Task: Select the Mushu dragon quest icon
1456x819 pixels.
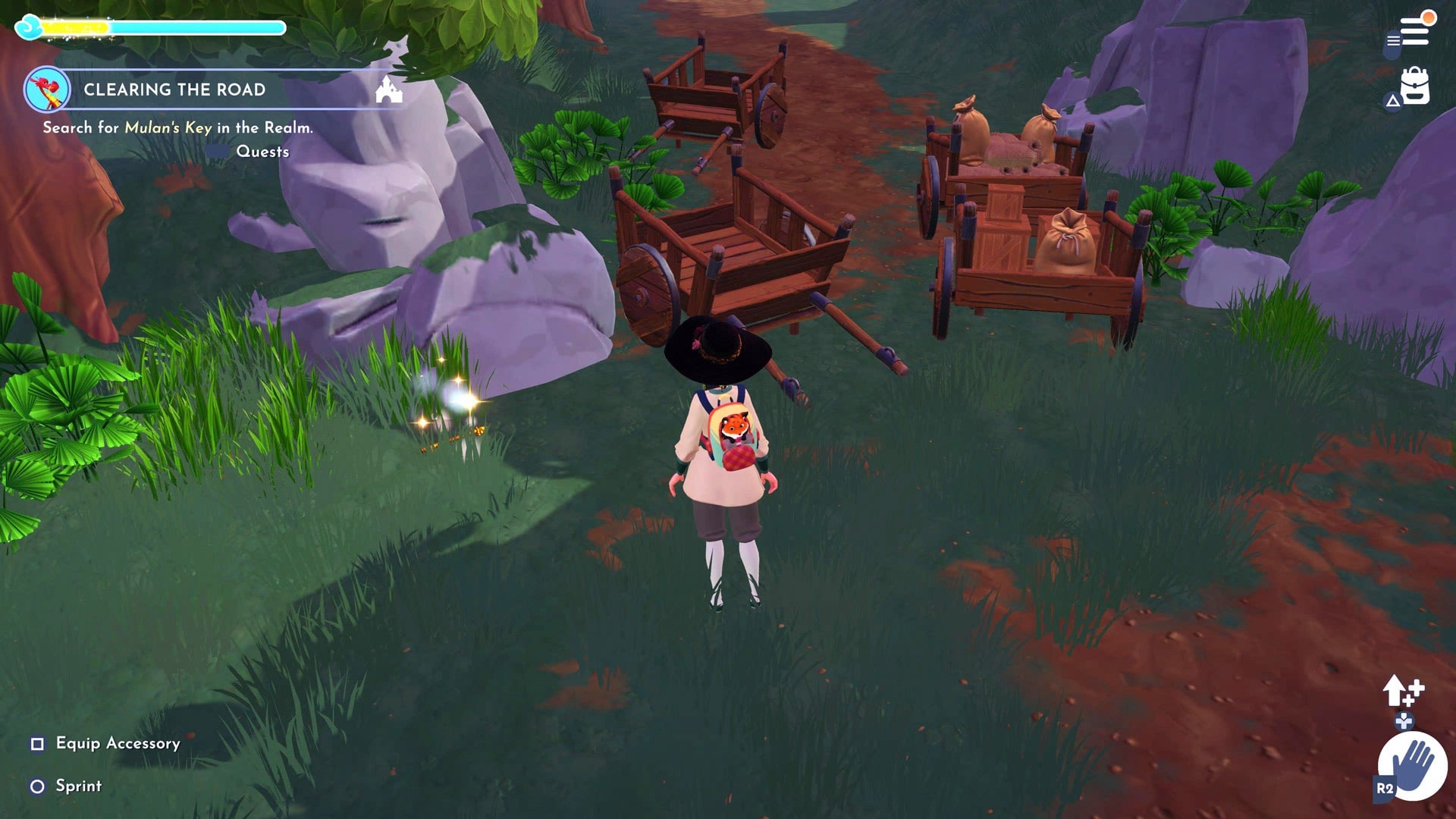Action: click(x=45, y=89)
